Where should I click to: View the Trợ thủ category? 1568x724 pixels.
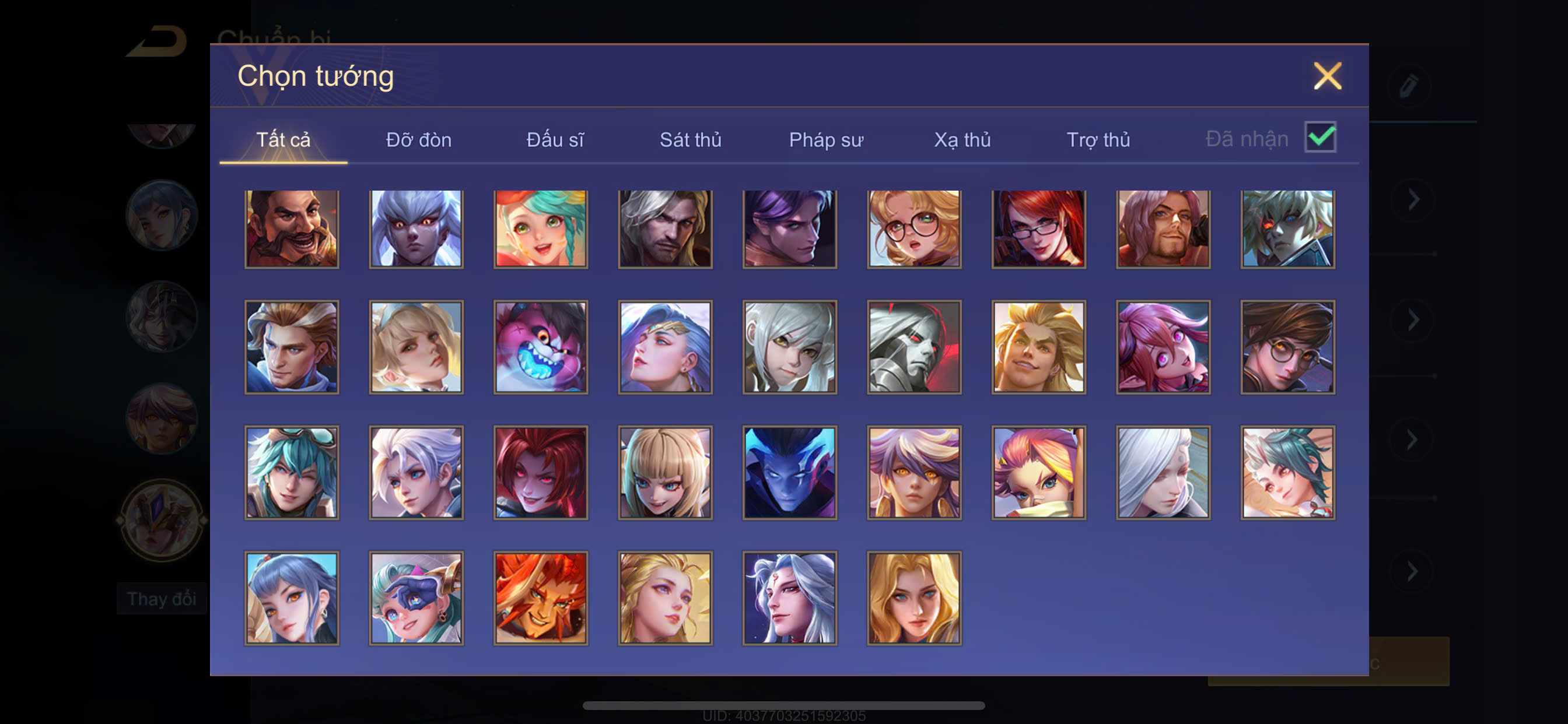[x=1098, y=140]
